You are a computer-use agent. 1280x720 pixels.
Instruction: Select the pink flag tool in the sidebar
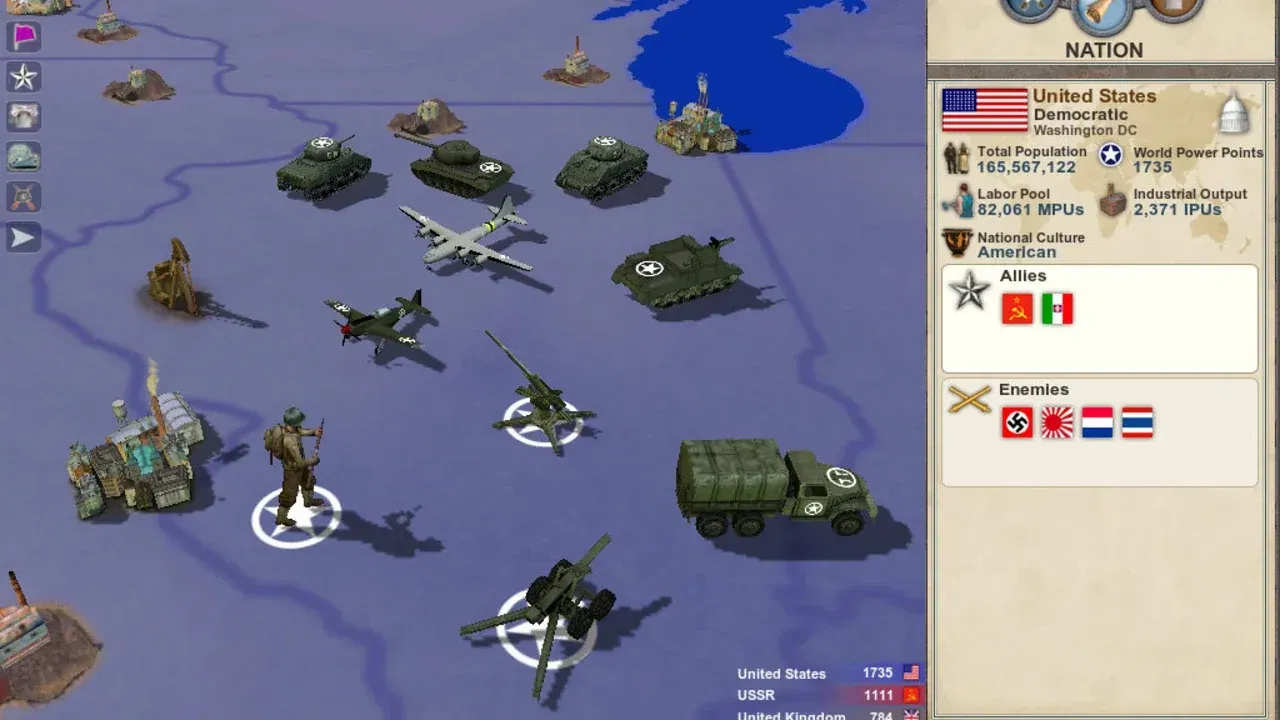(x=22, y=37)
